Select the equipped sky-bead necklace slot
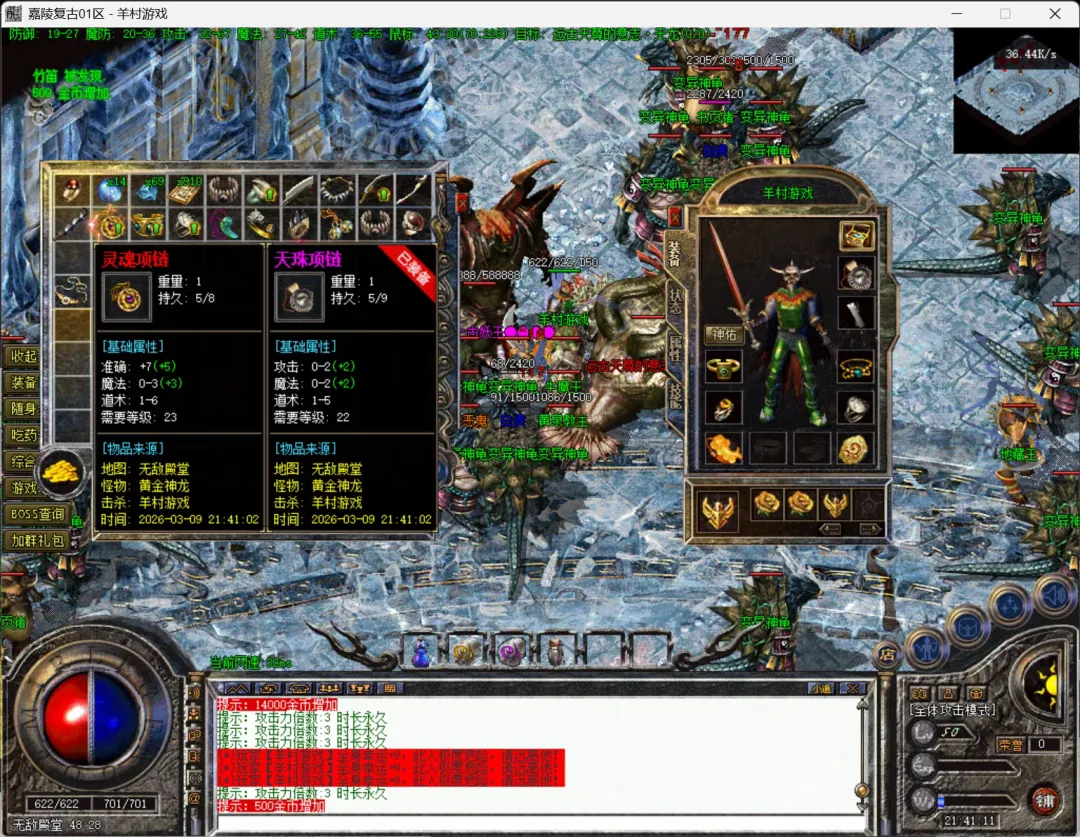The image size is (1080, 837). pyautogui.click(x=856, y=273)
